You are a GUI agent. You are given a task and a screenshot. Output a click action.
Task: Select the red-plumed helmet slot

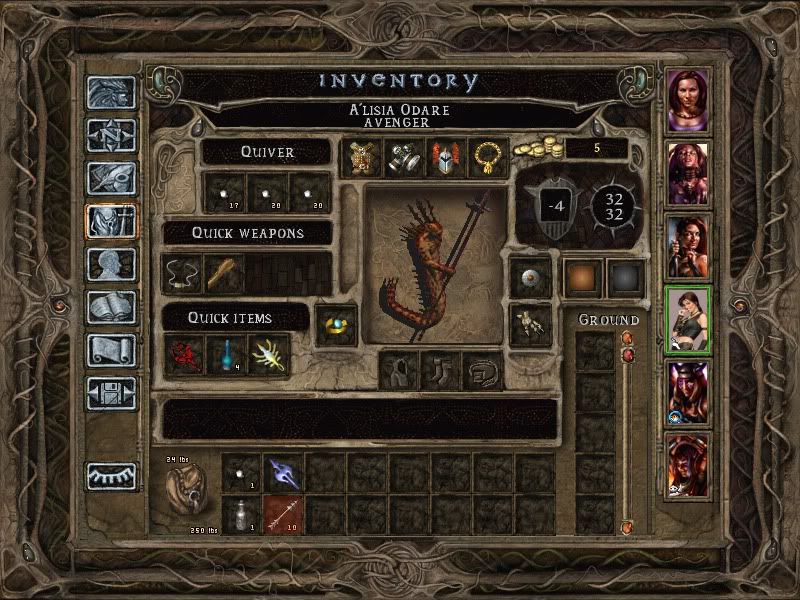coord(445,158)
